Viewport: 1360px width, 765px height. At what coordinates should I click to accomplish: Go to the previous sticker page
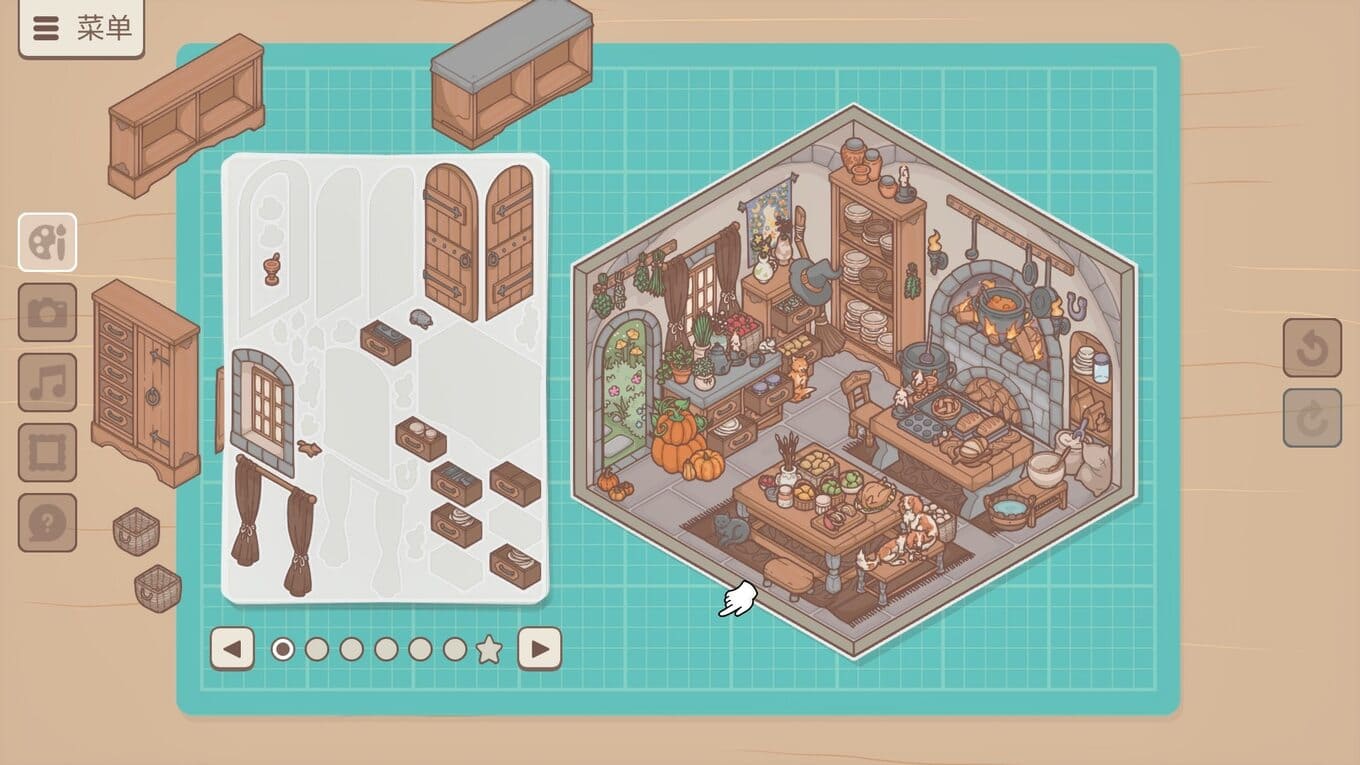click(232, 649)
